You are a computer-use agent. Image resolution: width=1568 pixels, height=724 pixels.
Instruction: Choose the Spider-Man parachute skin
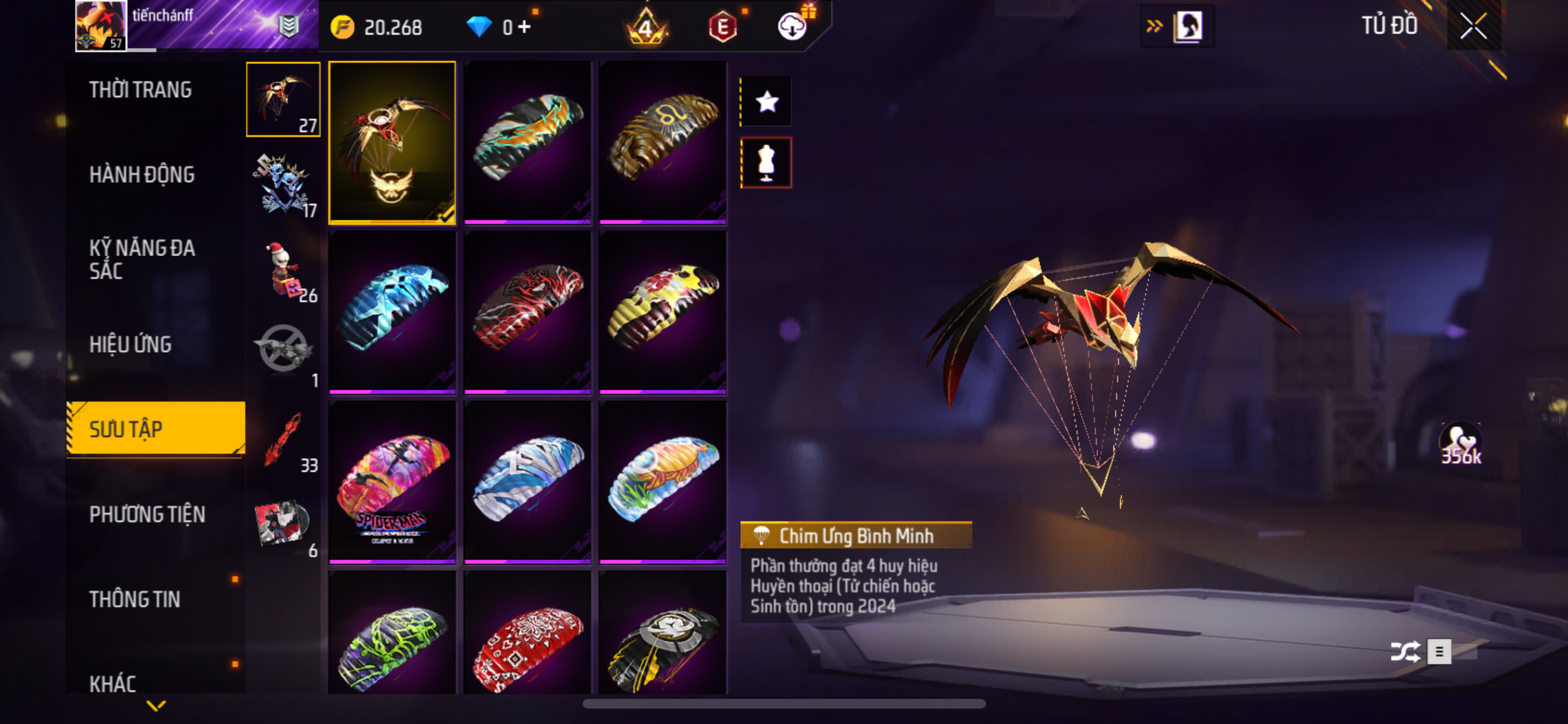pyautogui.click(x=392, y=481)
